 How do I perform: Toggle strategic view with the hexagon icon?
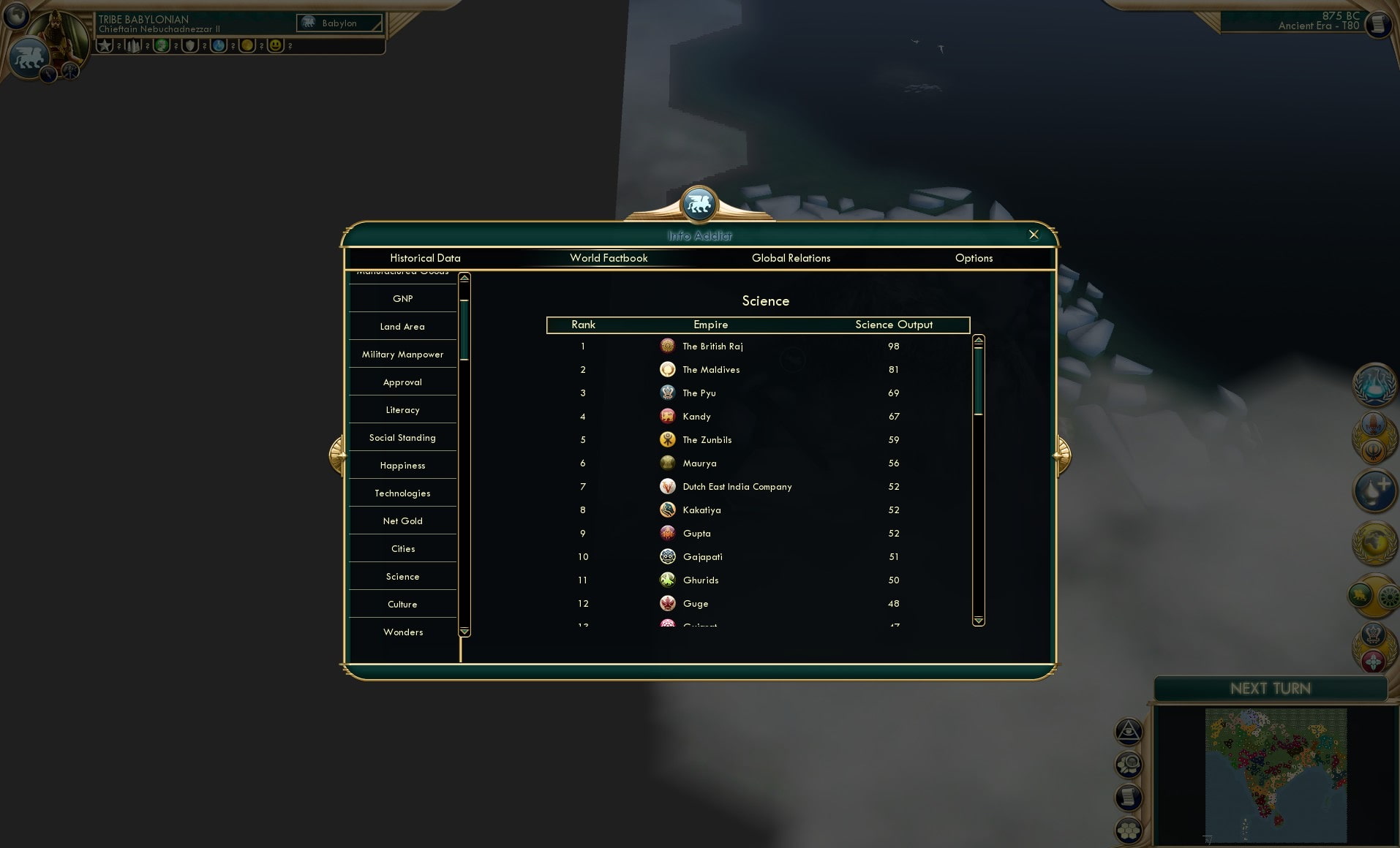click(x=1129, y=830)
